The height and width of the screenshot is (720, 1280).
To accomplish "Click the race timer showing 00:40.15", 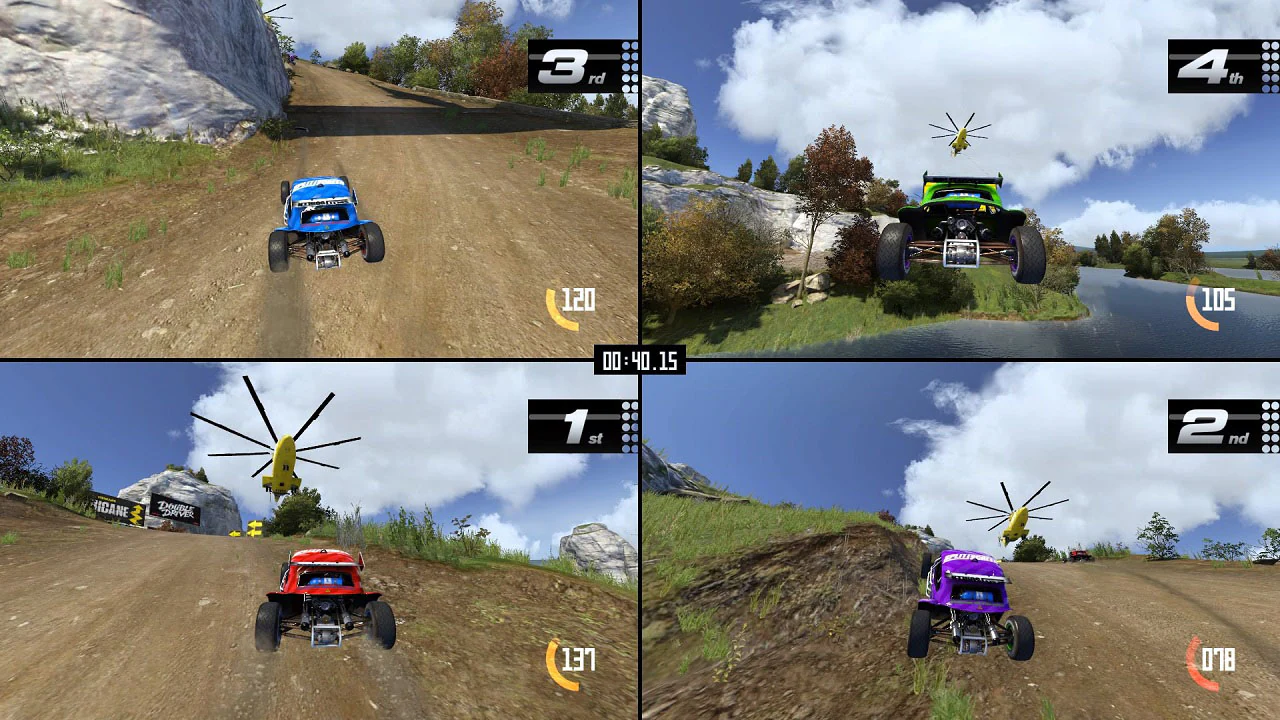I will 639,362.
